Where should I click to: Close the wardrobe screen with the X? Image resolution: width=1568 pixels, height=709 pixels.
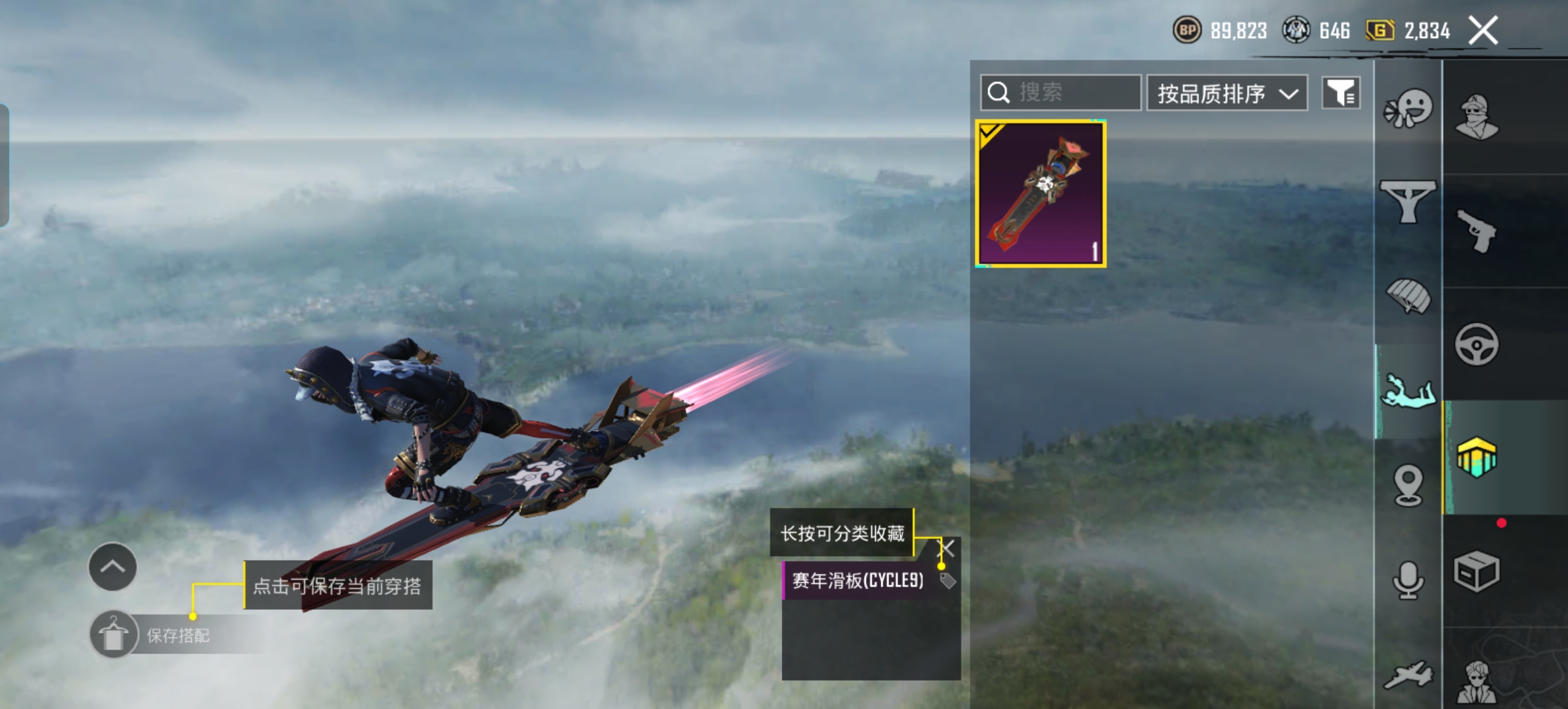[x=1483, y=30]
